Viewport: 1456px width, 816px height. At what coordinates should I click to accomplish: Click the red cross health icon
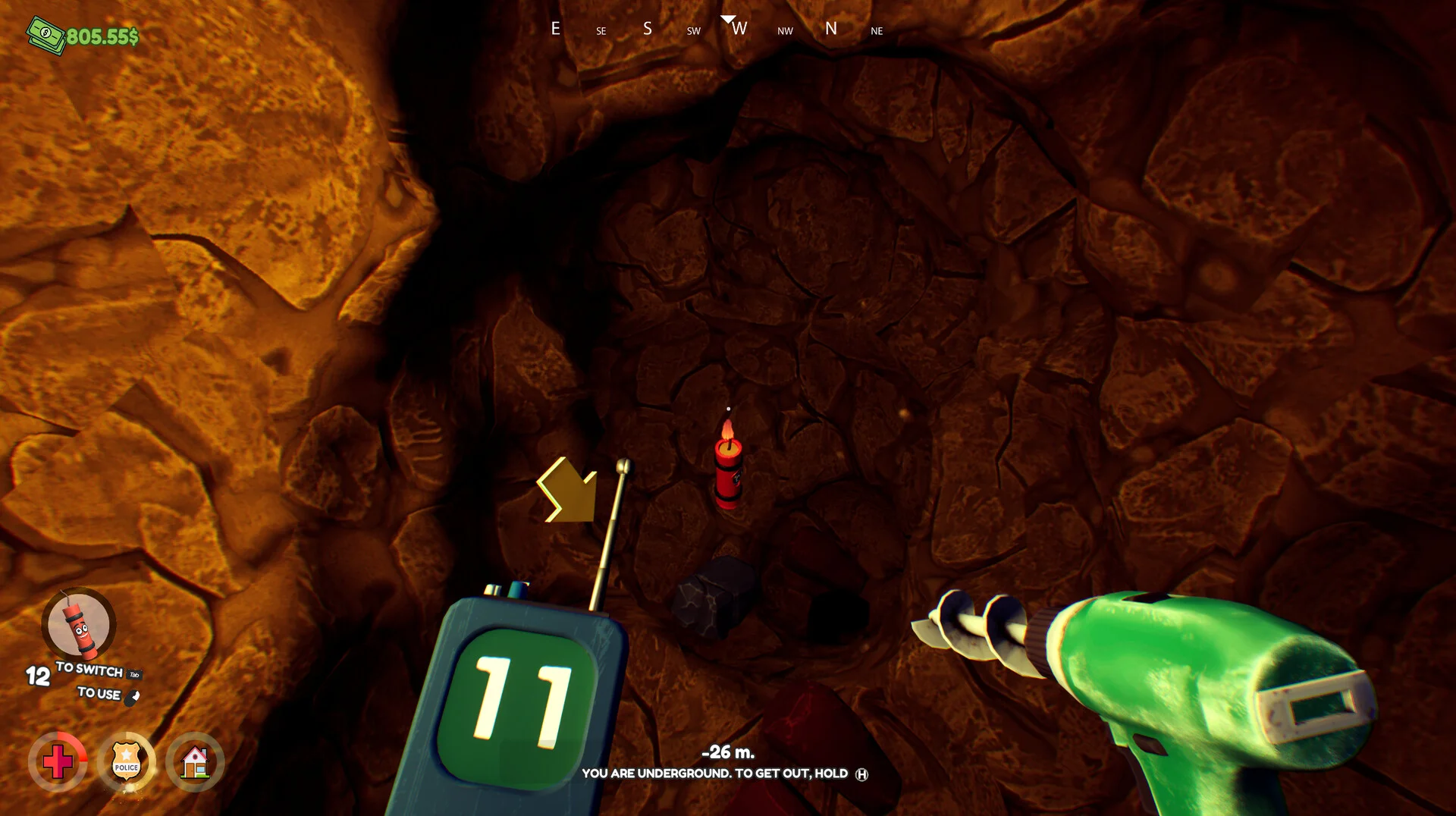click(x=58, y=761)
